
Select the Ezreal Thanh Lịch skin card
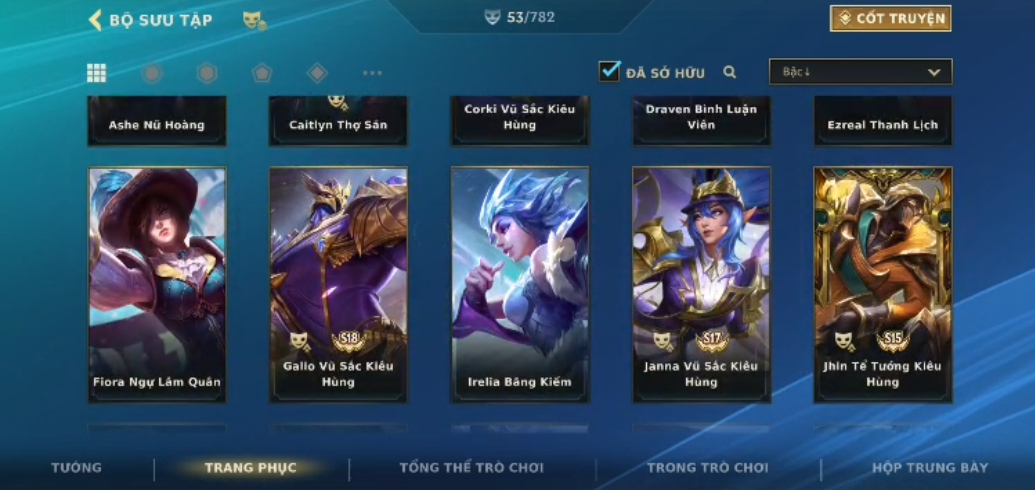(x=882, y=121)
